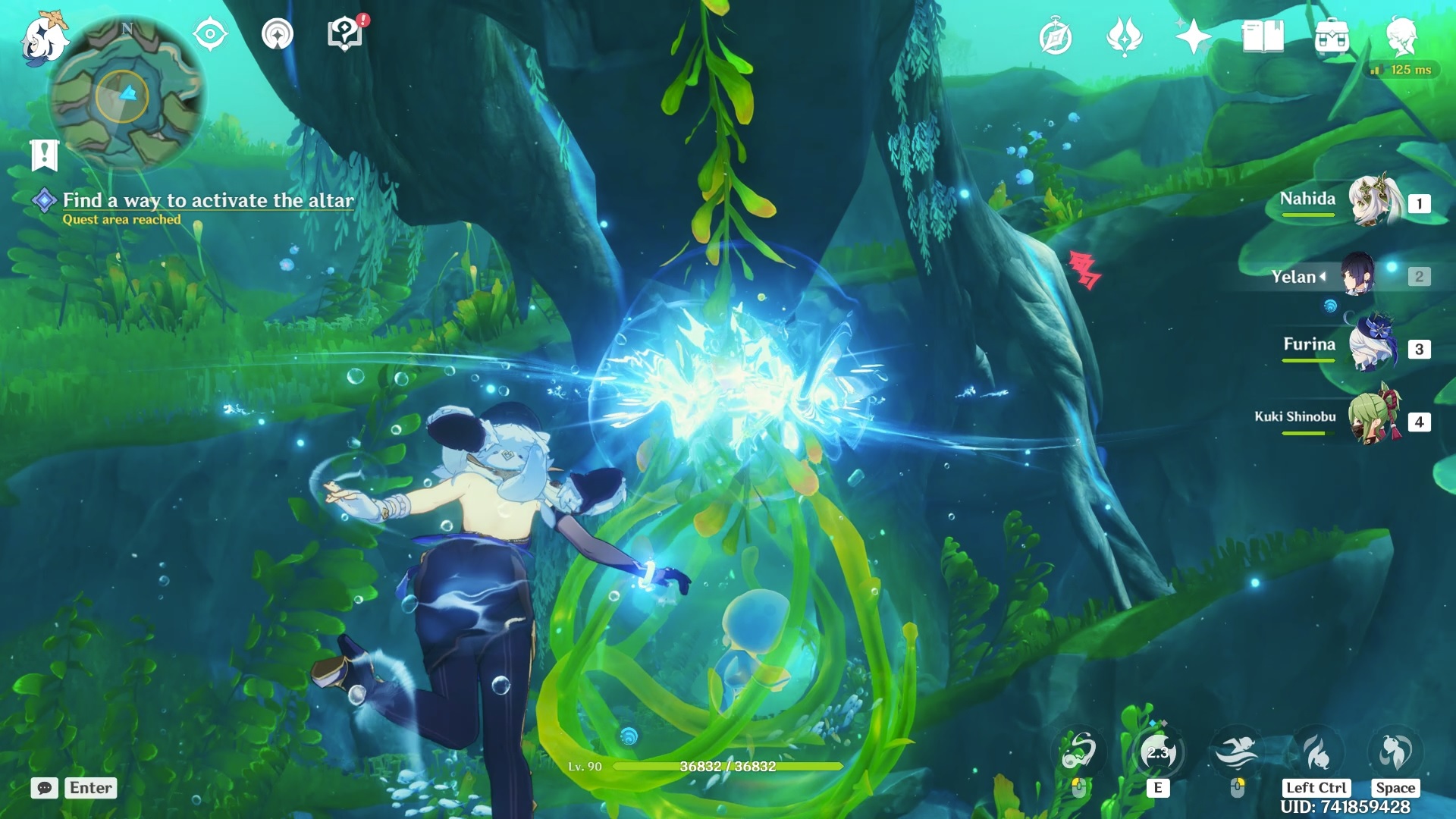Open the chat box speech bubble
The height and width of the screenshot is (819, 1456).
pos(45,788)
